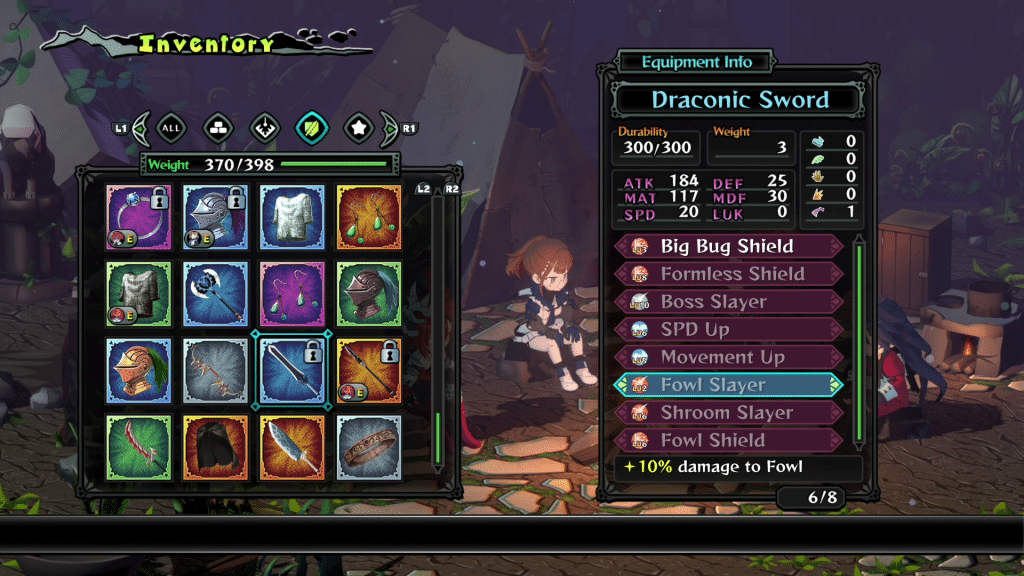The width and height of the screenshot is (1024, 576).
Task: Select the thorny bow slot
Action: pyautogui.click(x=215, y=370)
